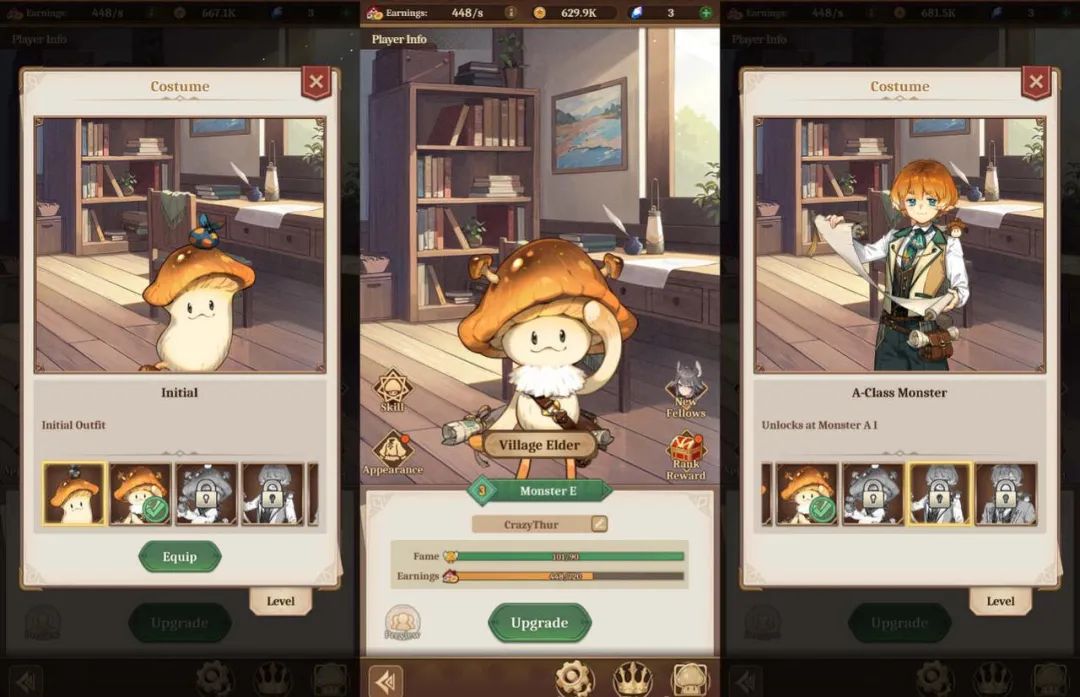Add gems with the green plus button

tap(706, 13)
